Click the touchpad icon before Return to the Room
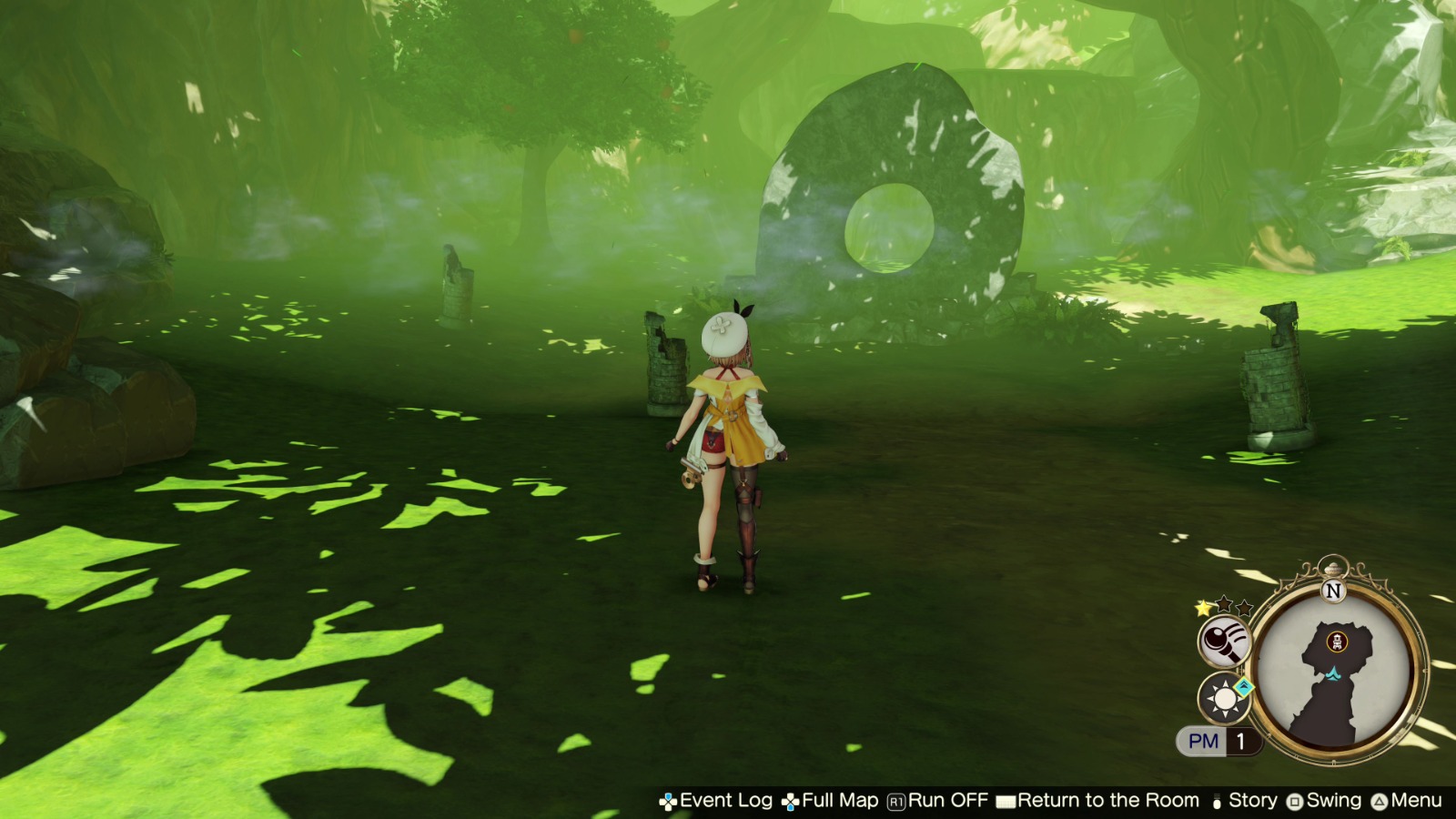 pos(1005,802)
